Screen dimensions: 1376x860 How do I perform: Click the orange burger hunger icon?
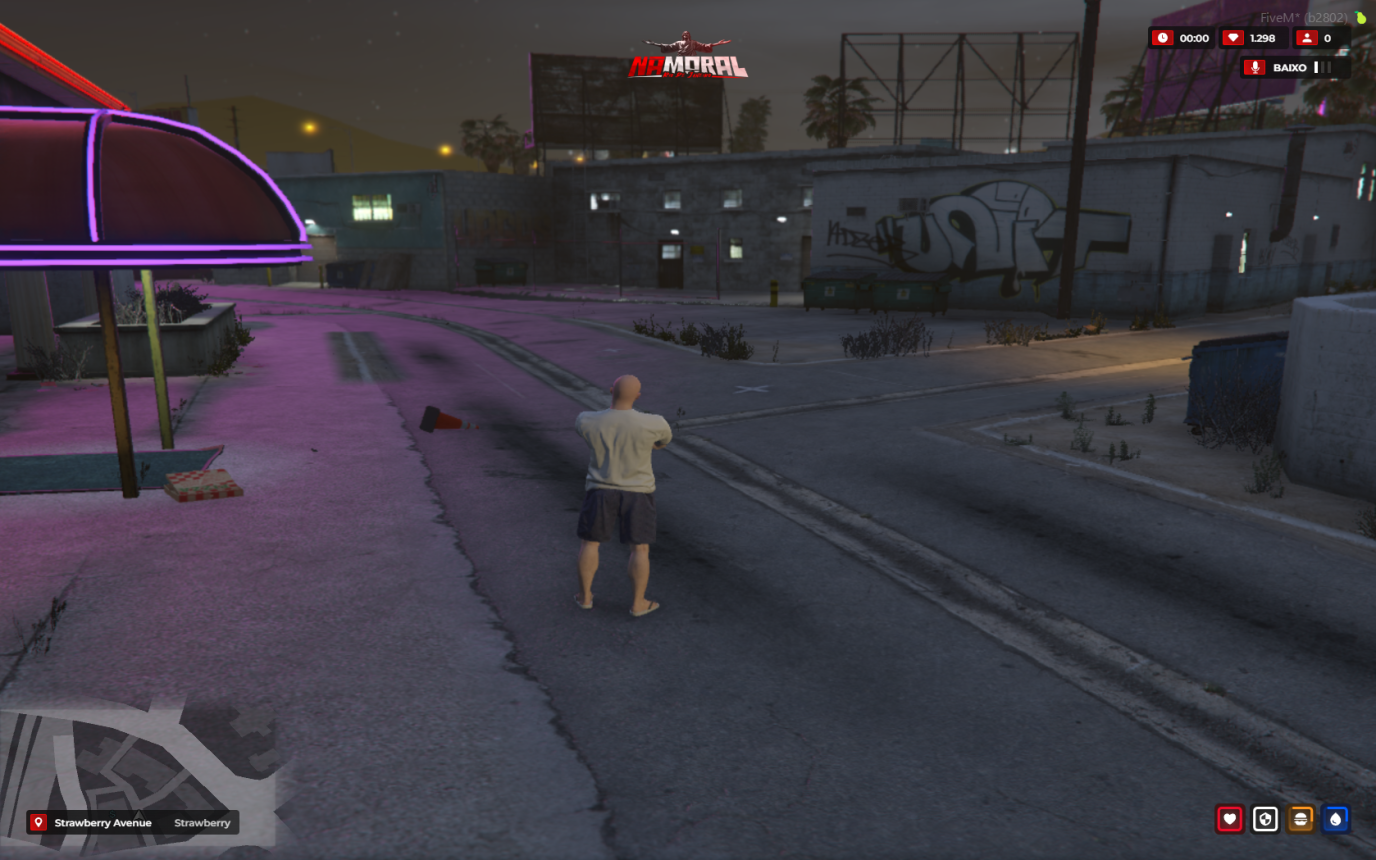1300,819
